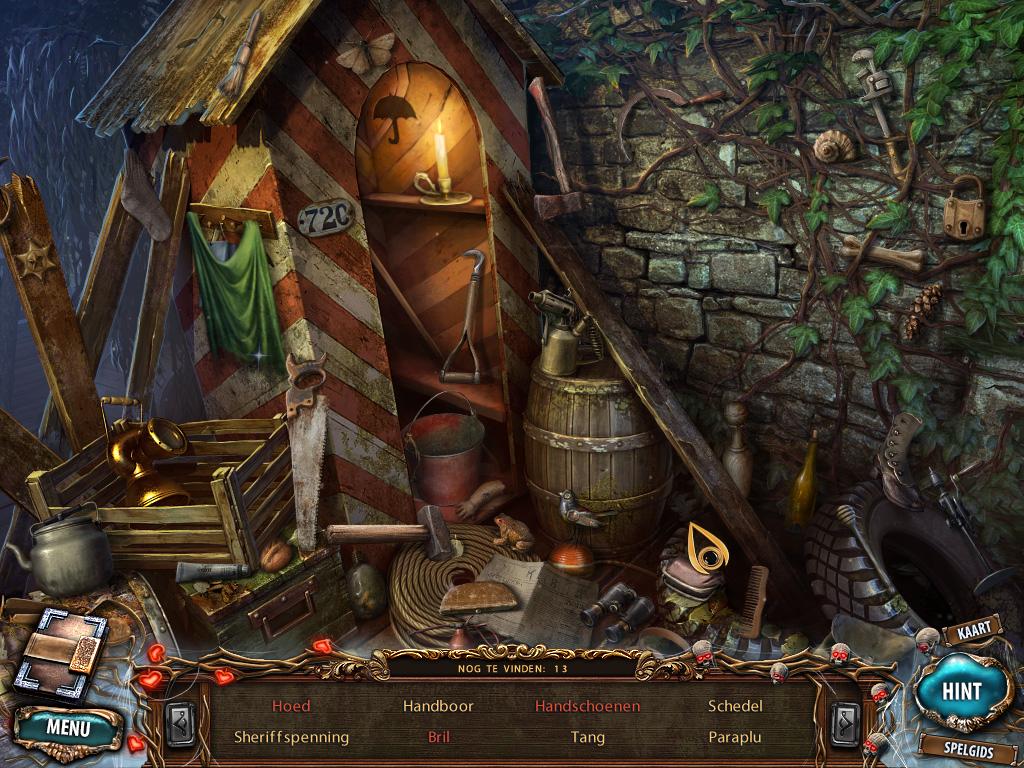
Task: Select 'Paraplu' in the item list
Action: tap(735, 737)
